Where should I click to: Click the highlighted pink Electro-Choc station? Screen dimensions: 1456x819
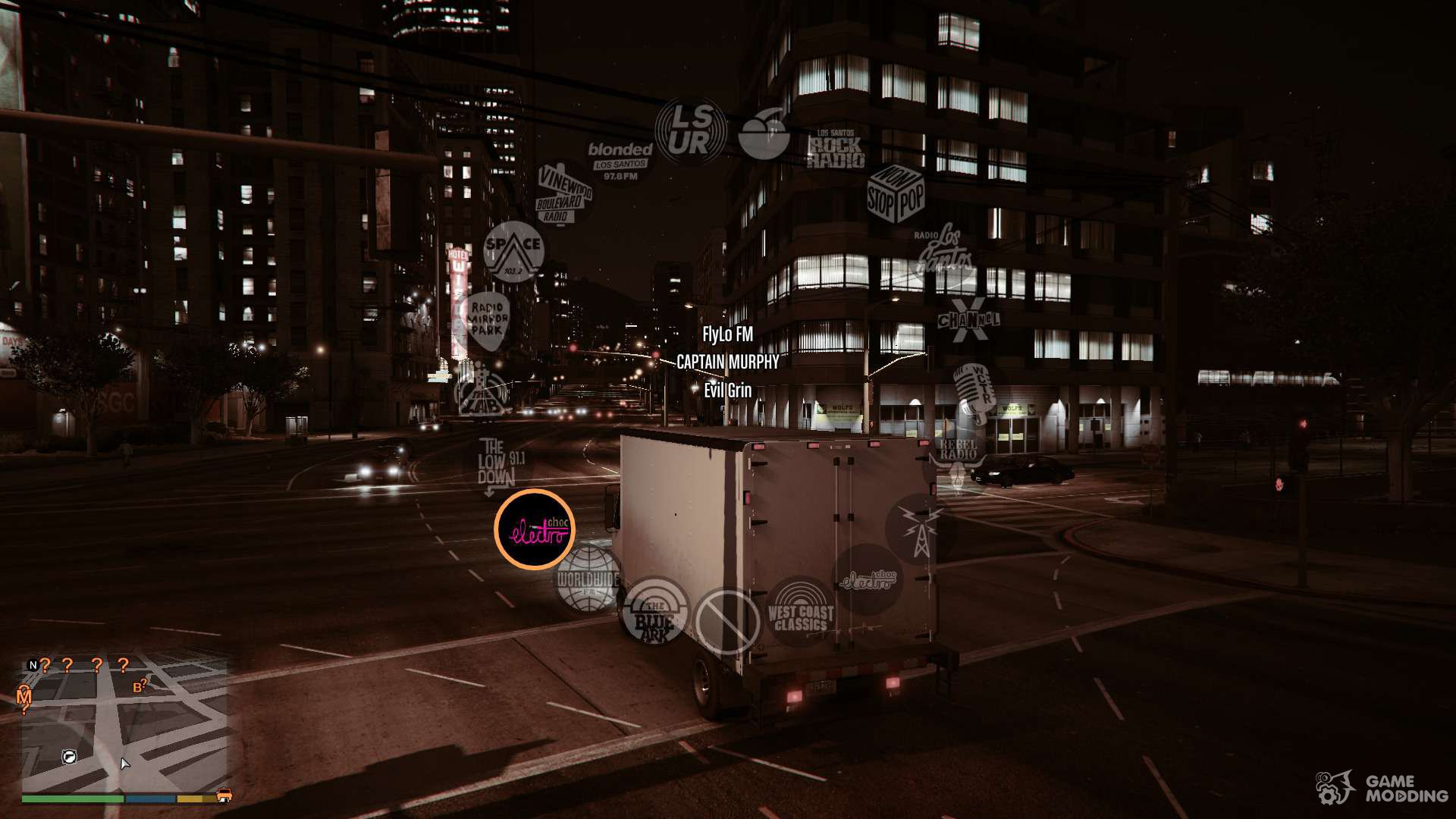[535, 529]
